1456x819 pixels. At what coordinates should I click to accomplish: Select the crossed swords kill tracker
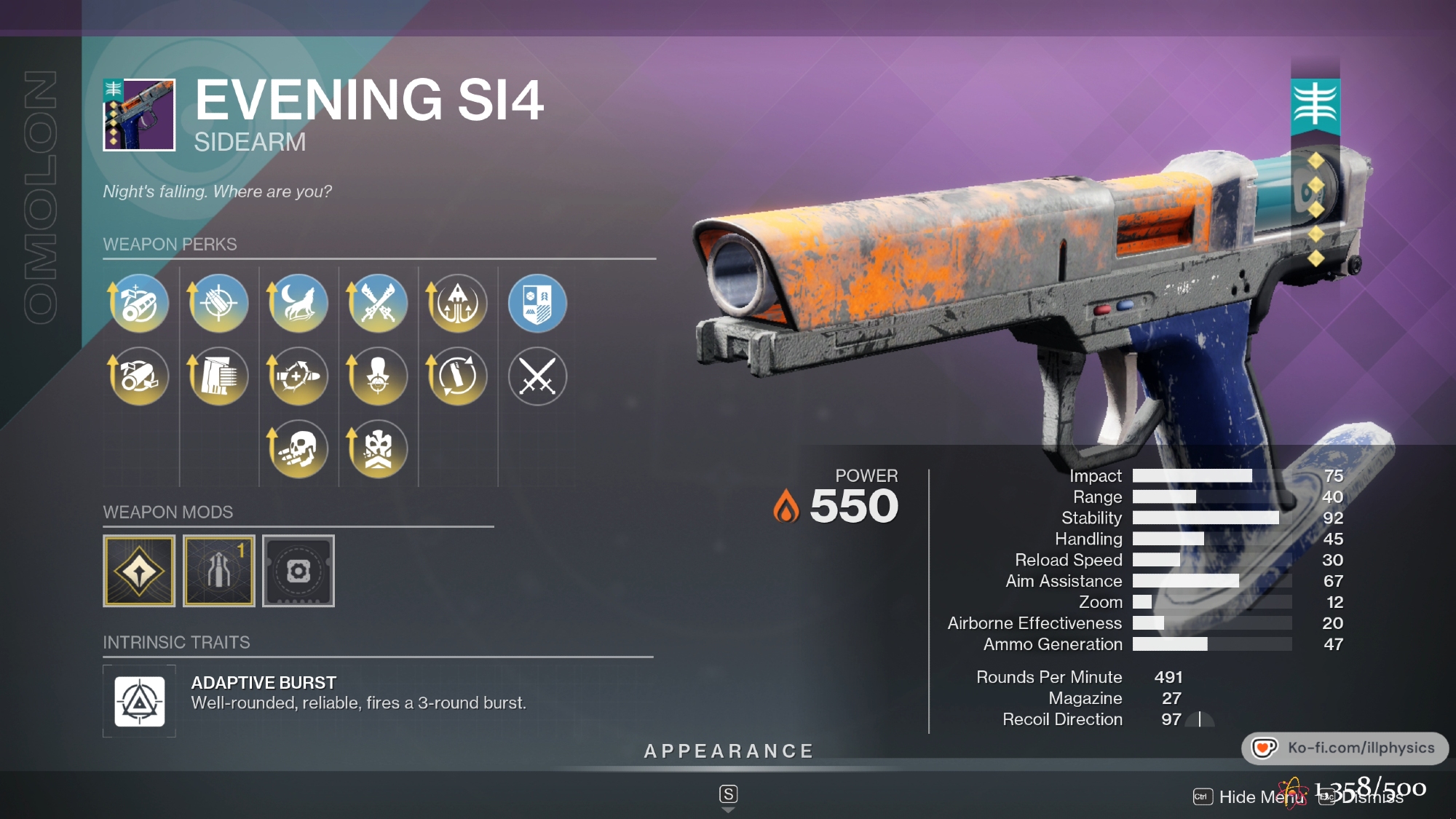click(537, 376)
